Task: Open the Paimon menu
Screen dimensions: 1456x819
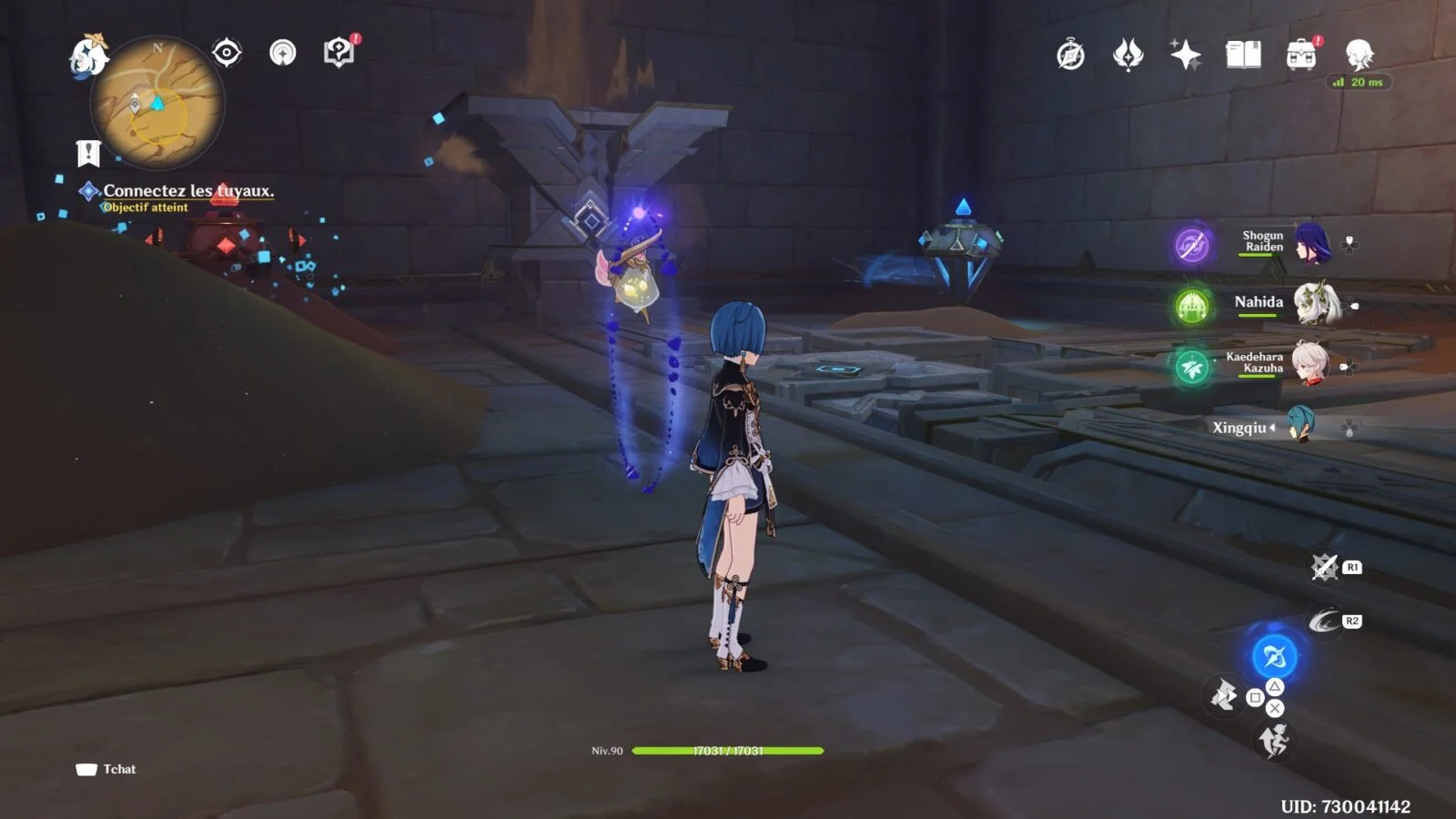Action: click(x=89, y=56)
